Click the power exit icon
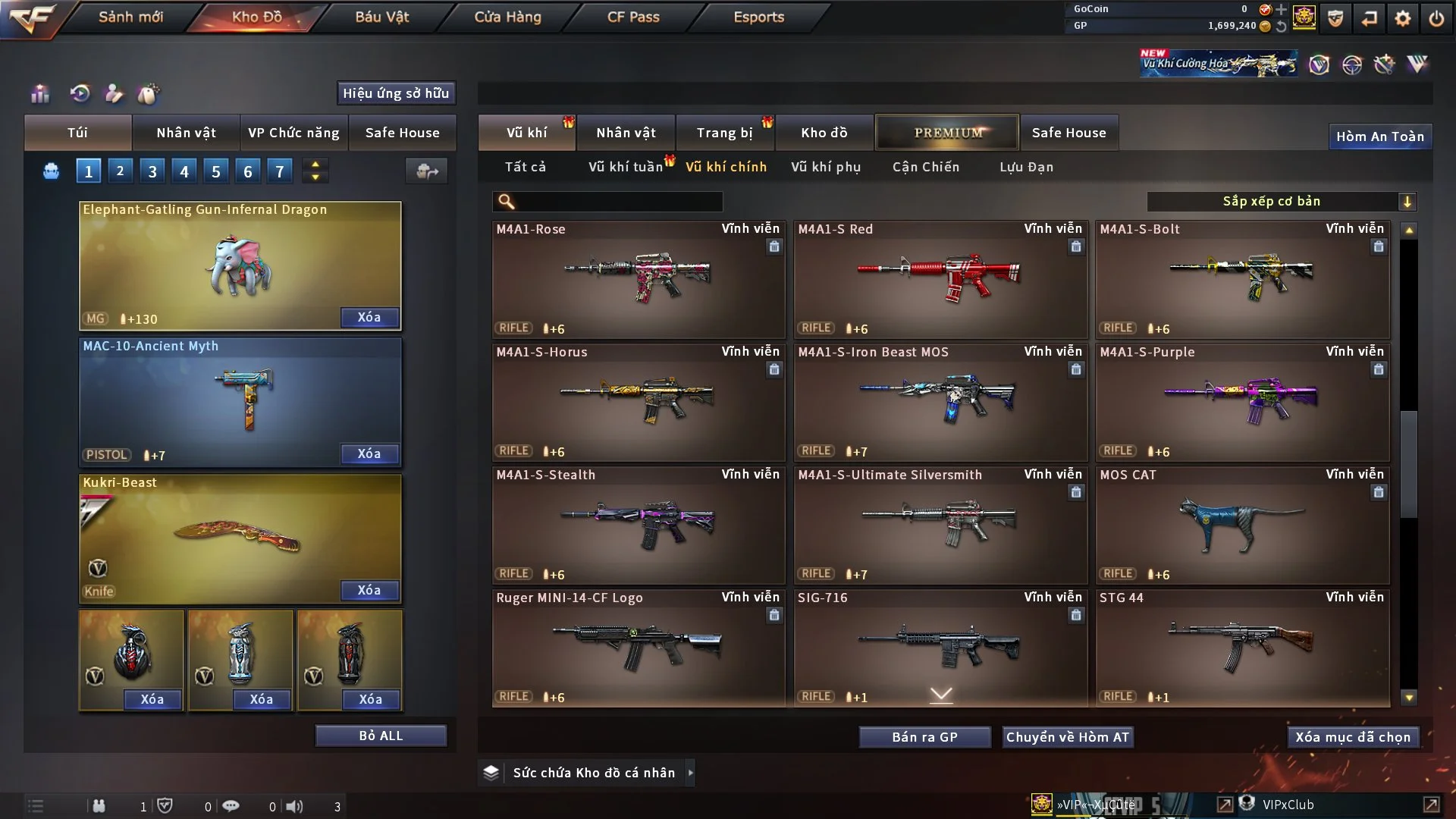Viewport: 1456px width, 819px height. point(1436,18)
